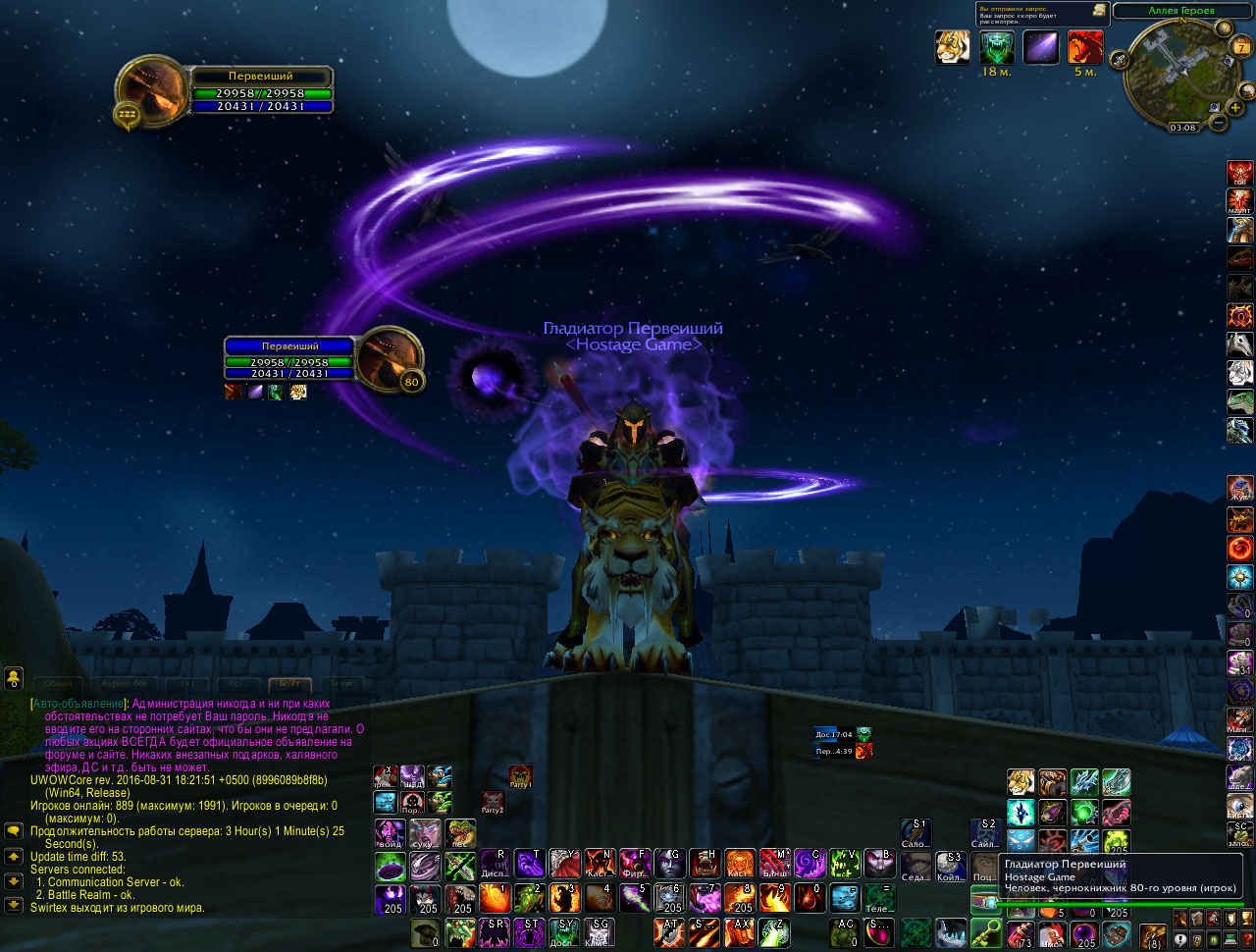
Task: Click the minimap zoom-in plus button
Action: pyautogui.click(x=1234, y=107)
